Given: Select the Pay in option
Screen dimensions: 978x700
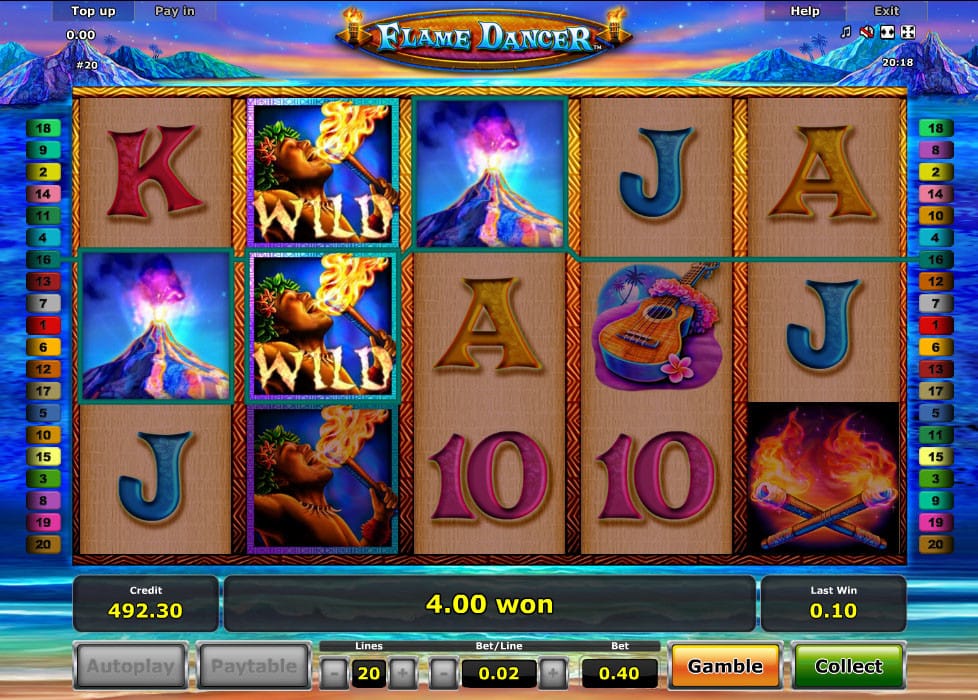Looking at the screenshot, I should coord(175,11).
